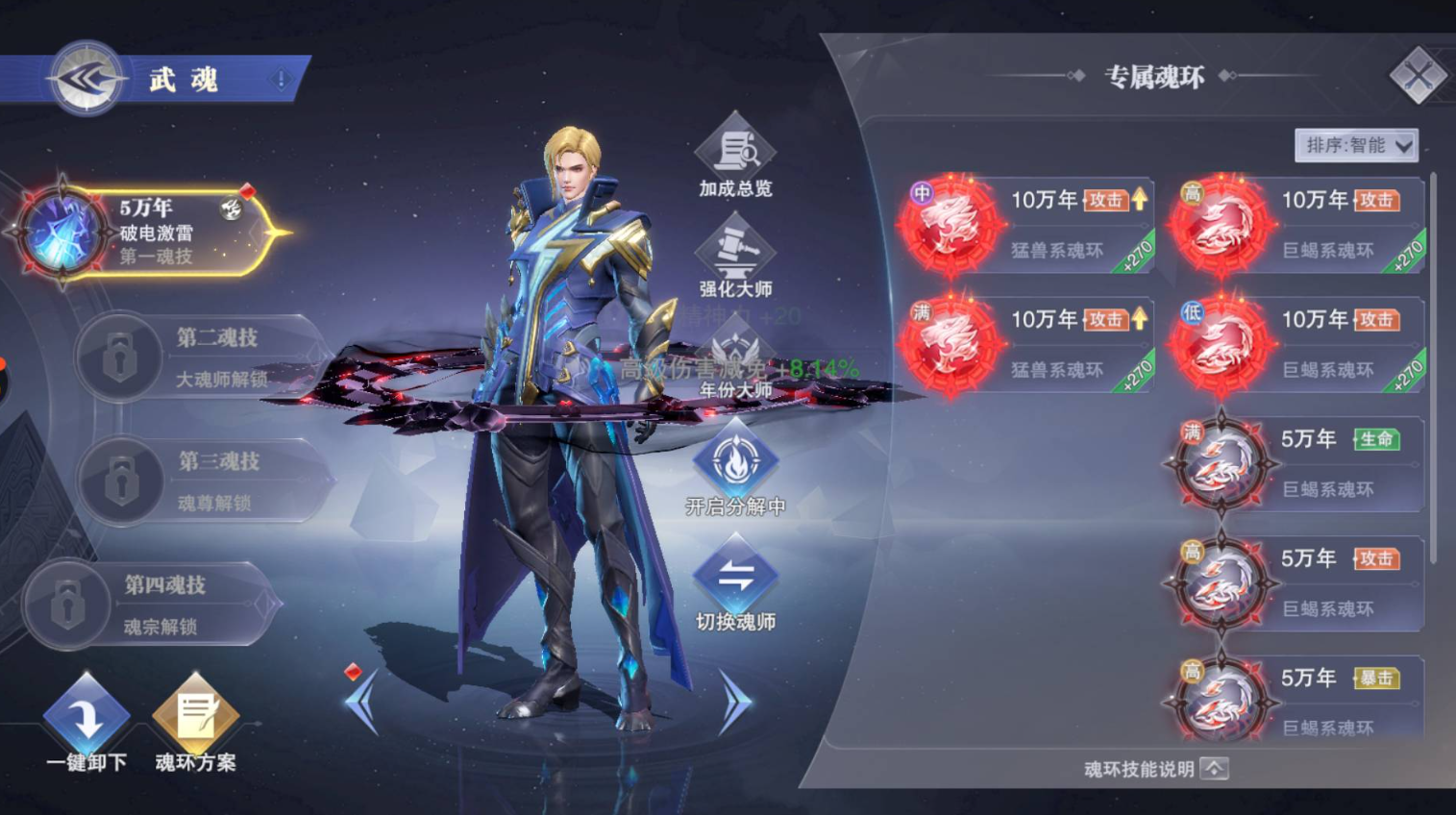
Task: Choose the 5万年 生命 巨蝎系魂环
Action: 1297,464
